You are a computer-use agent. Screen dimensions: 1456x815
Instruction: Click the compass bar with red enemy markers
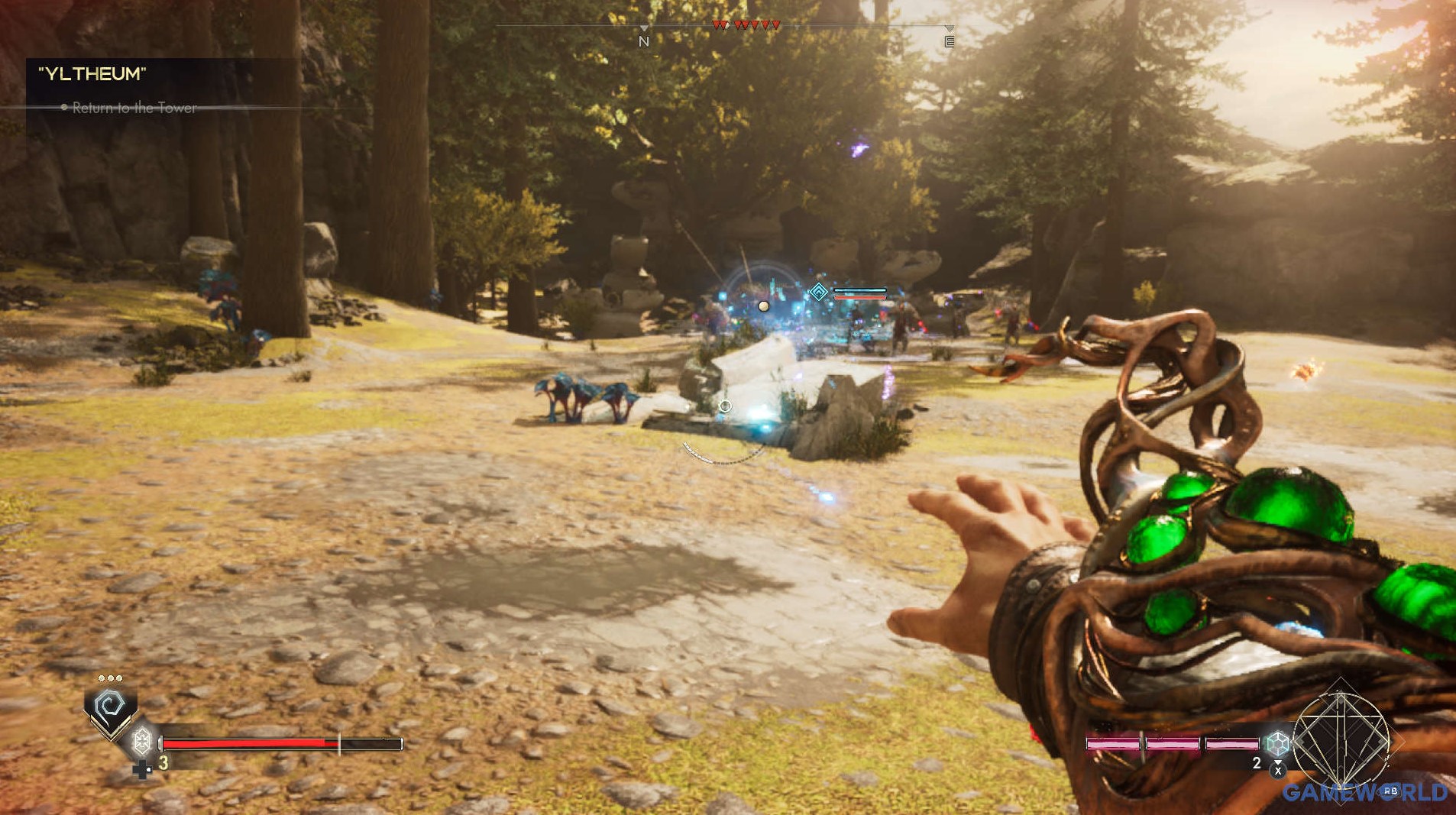[x=746, y=26]
